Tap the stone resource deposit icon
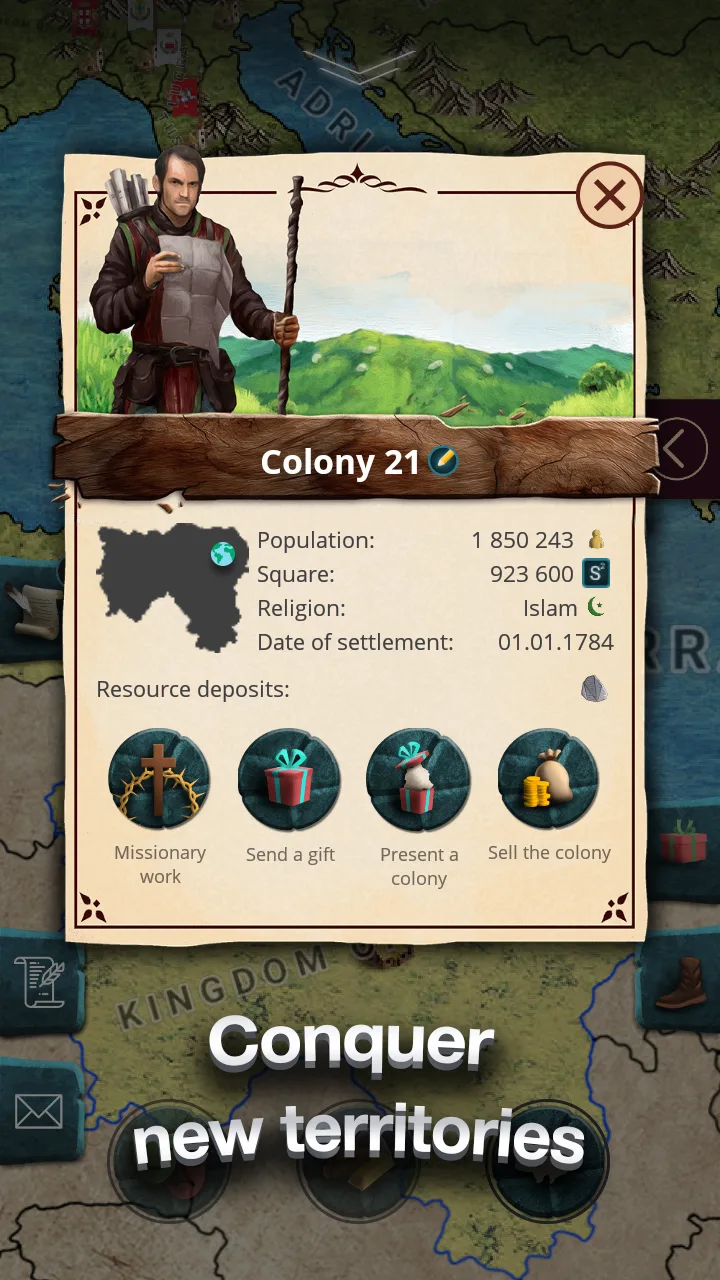Screen dimensions: 720x1280 point(594,689)
